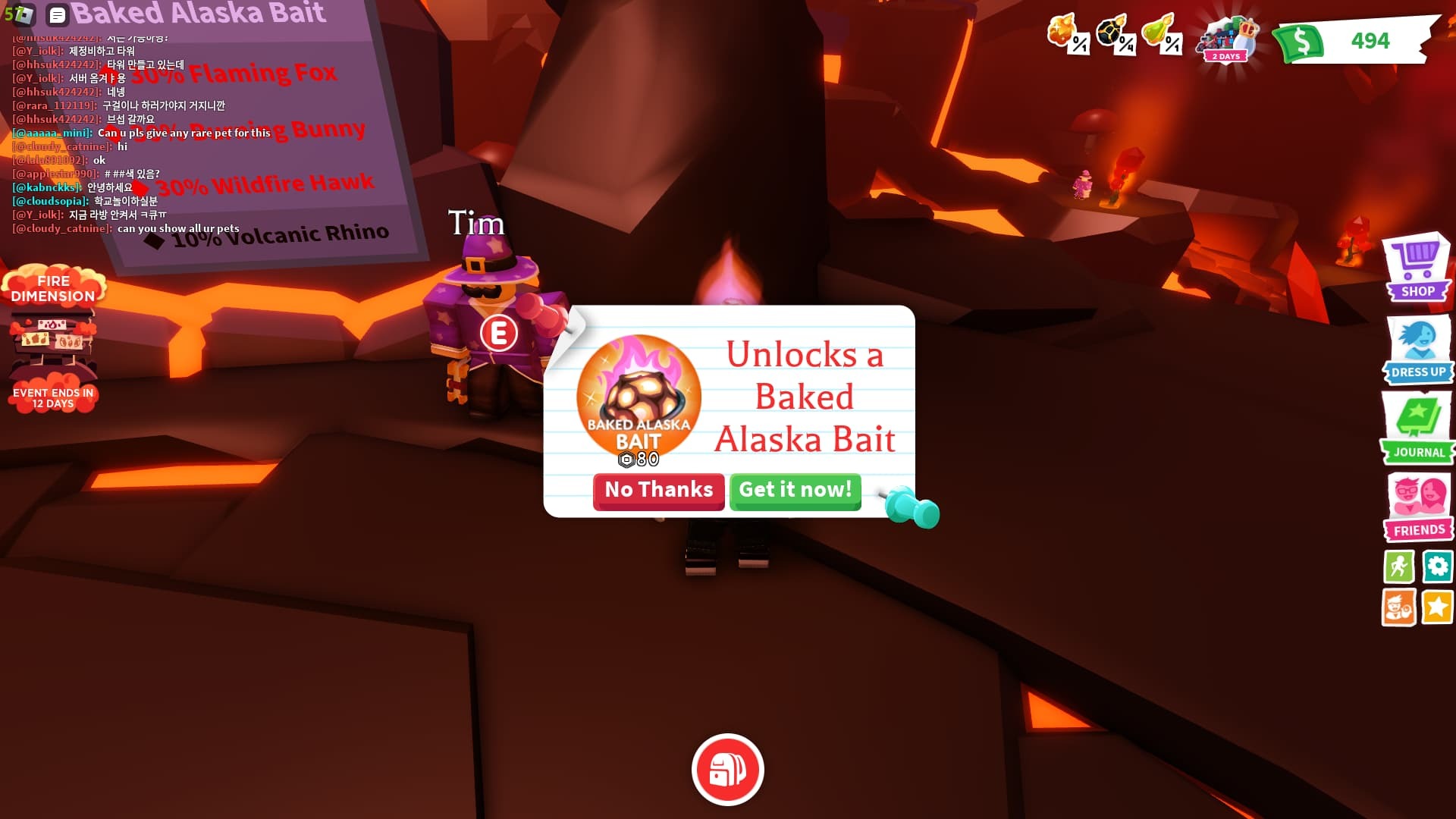
Task: Click Get it now! to buy the bait
Action: point(795,491)
